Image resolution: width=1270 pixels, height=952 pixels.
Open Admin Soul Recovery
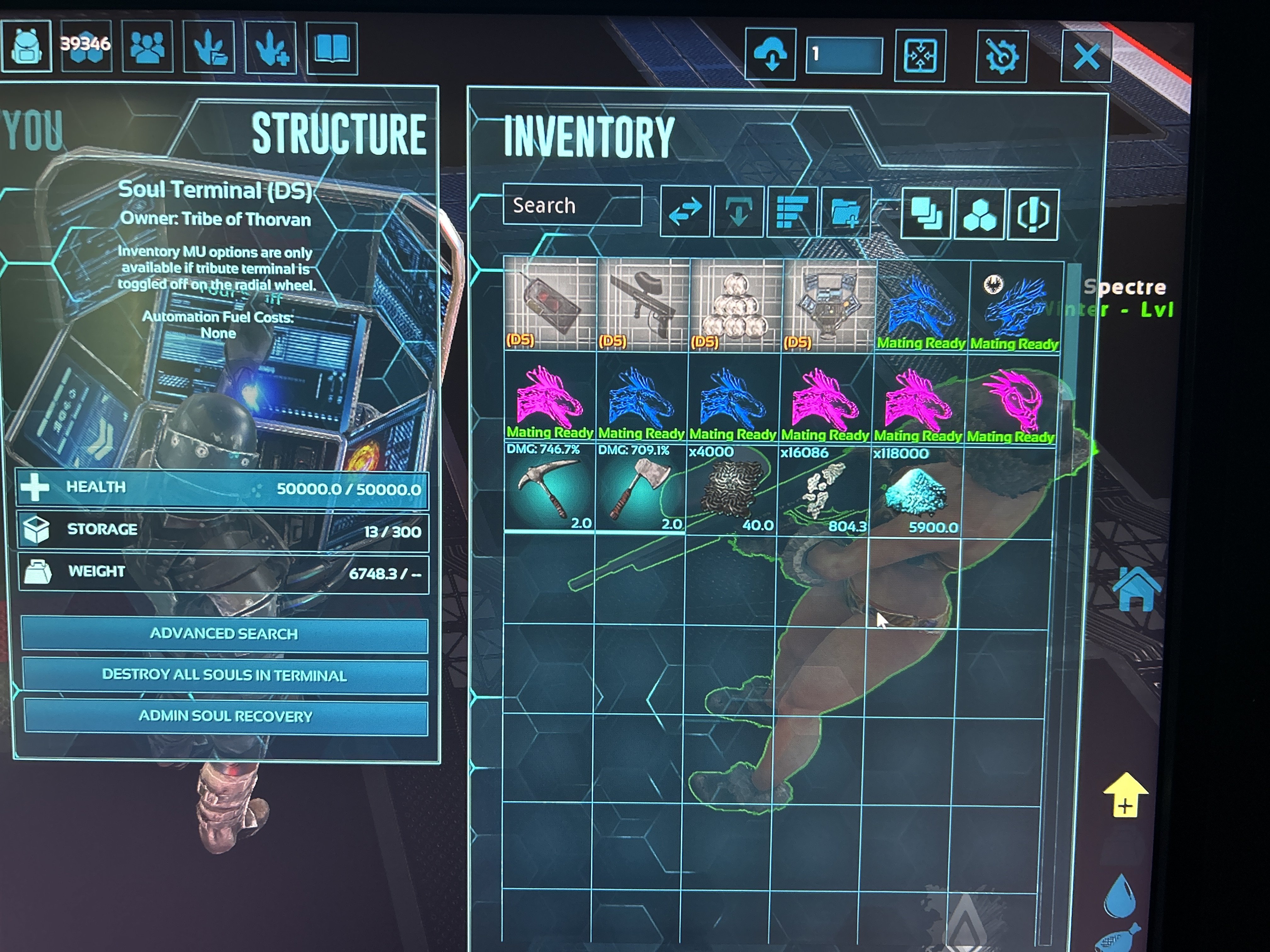click(x=226, y=716)
